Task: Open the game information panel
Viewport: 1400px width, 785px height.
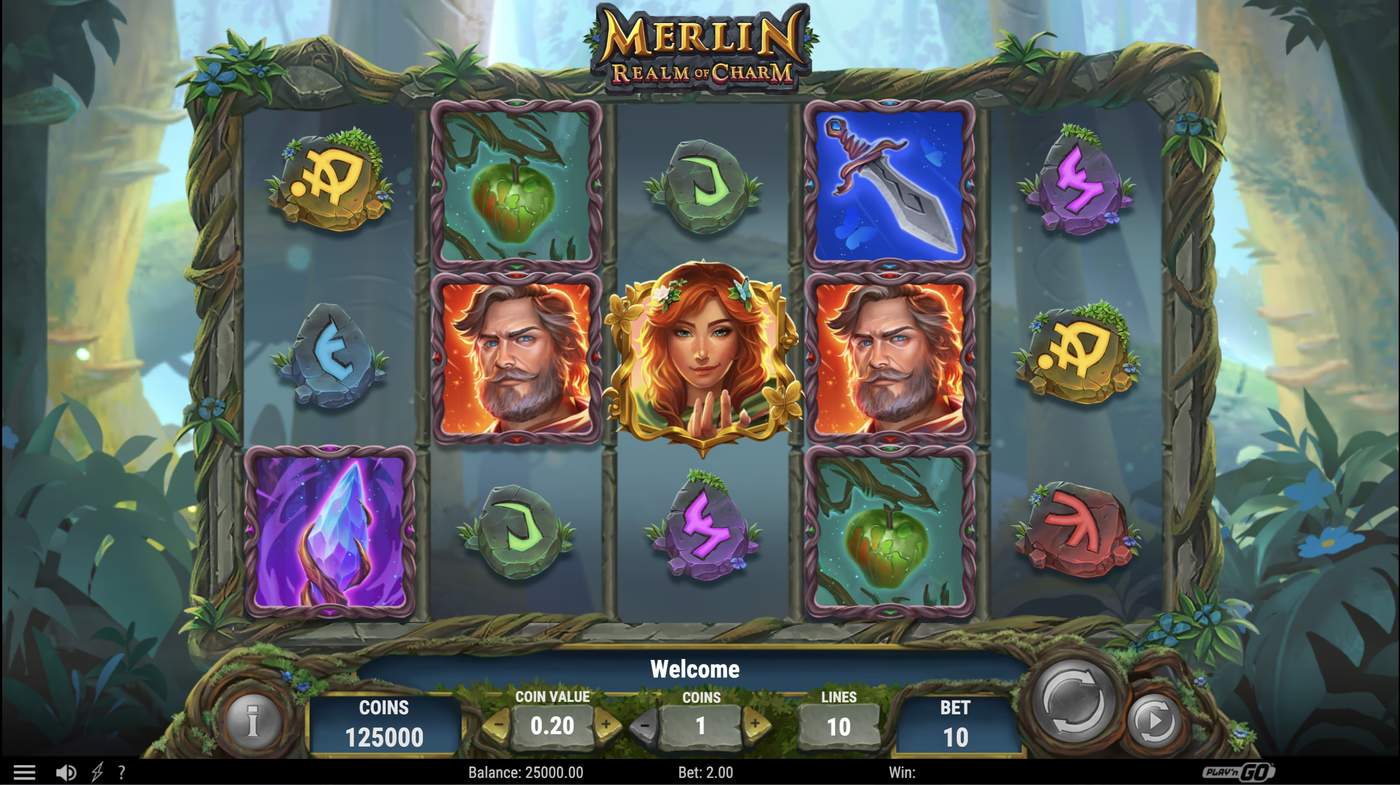Action: [253, 722]
